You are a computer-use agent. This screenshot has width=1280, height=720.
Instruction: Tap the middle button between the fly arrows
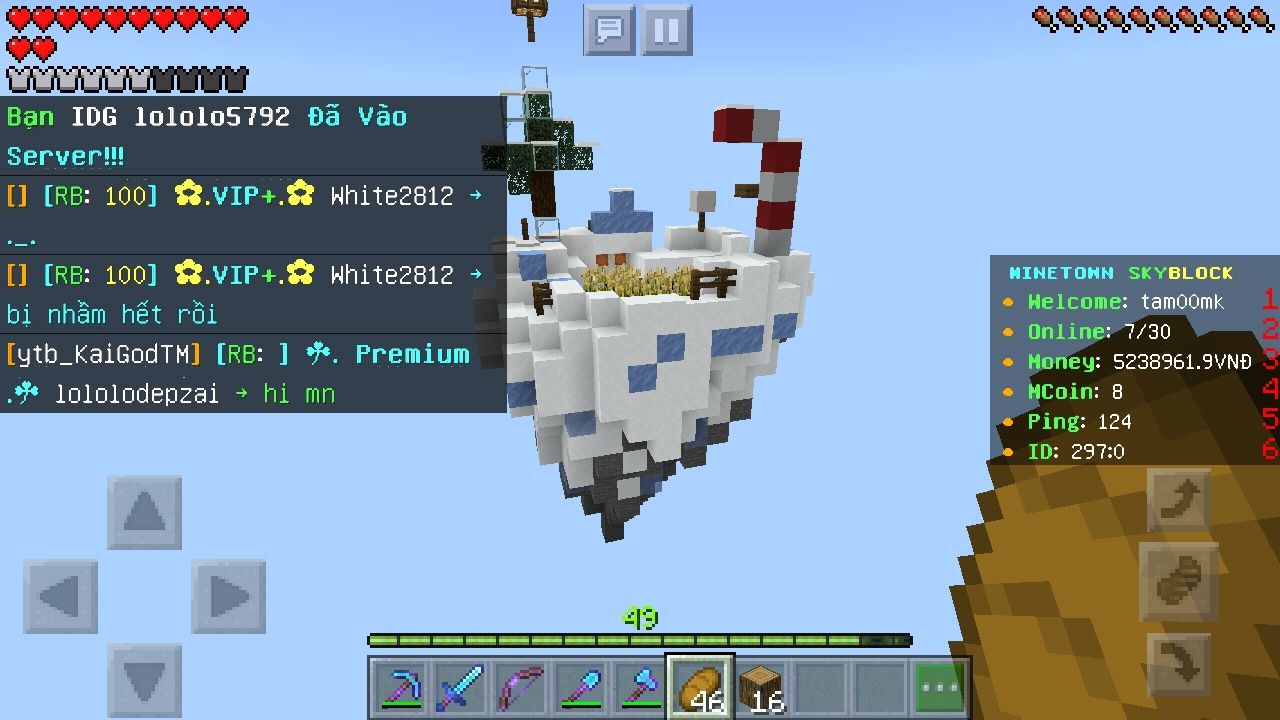point(1181,582)
